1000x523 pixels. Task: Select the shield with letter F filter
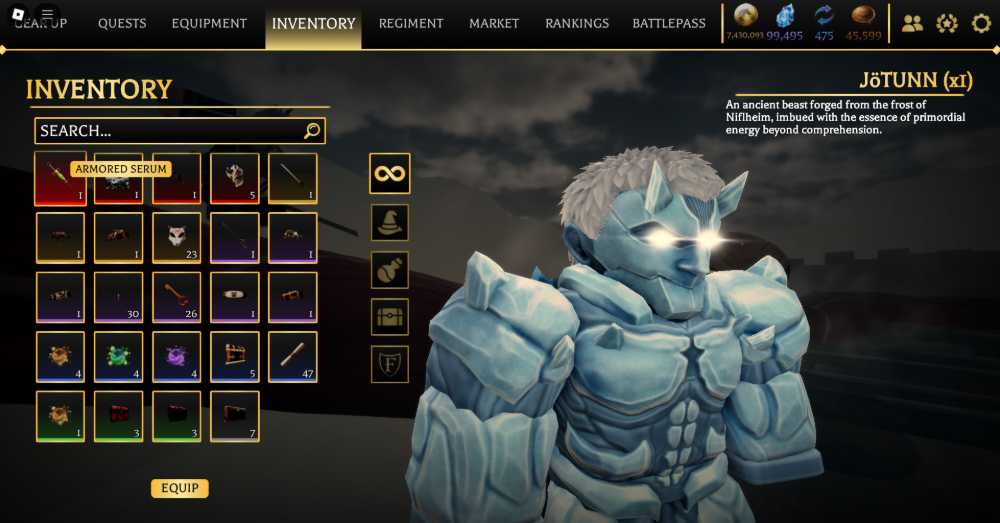tap(390, 364)
